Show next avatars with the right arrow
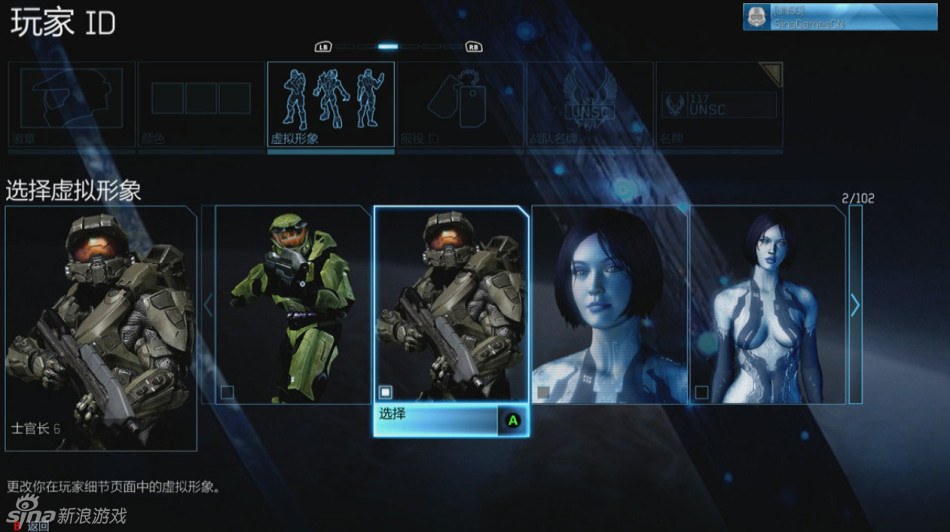Image resolution: width=950 pixels, height=532 pixels. 855,305
